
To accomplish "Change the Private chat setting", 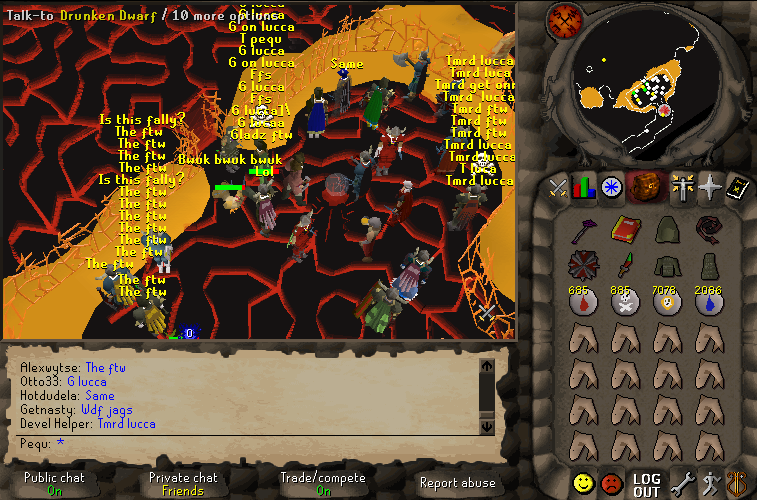I will click(183, 484).
